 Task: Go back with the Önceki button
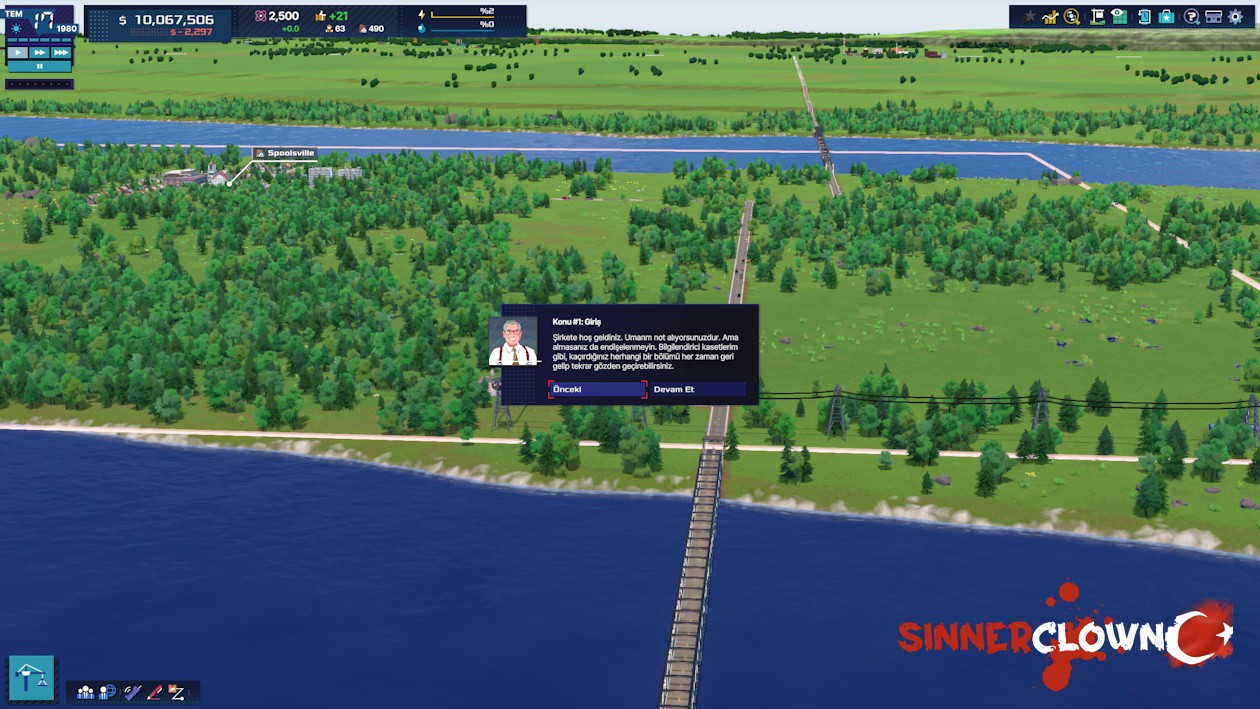point(597,389)
